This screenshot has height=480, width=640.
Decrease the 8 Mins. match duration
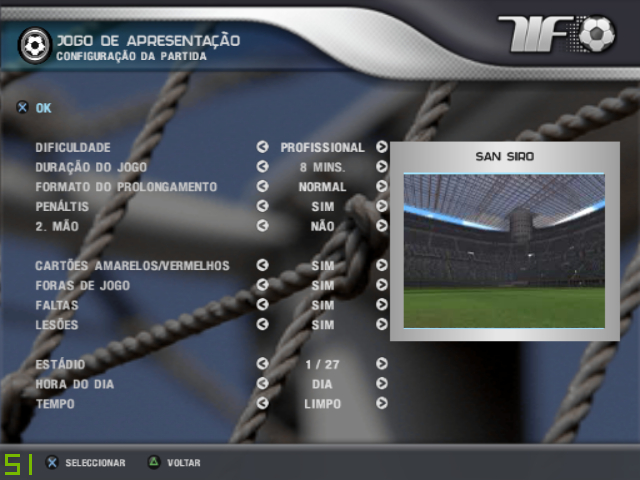tap(262, 167)
